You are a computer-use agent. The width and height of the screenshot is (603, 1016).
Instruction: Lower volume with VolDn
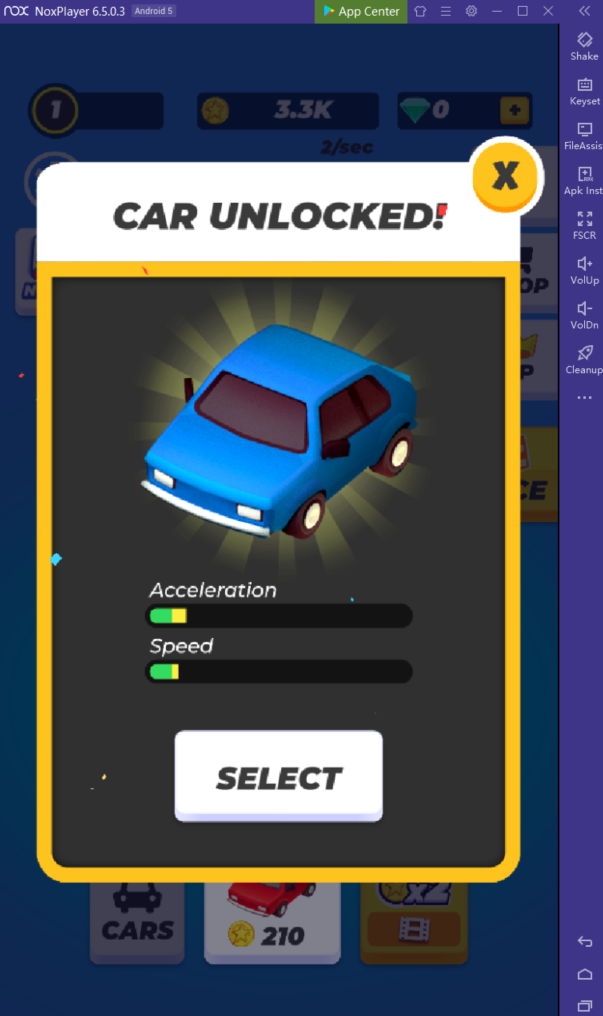[584, 314]
